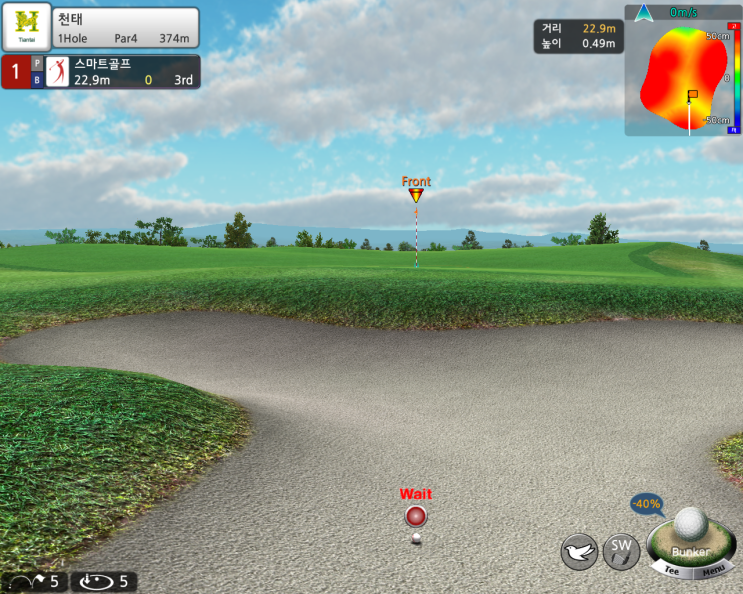Open the Menu button beside Tee
Image resolution: width=743 pixels, height=594 pixels.
click(x=713, y=572)
